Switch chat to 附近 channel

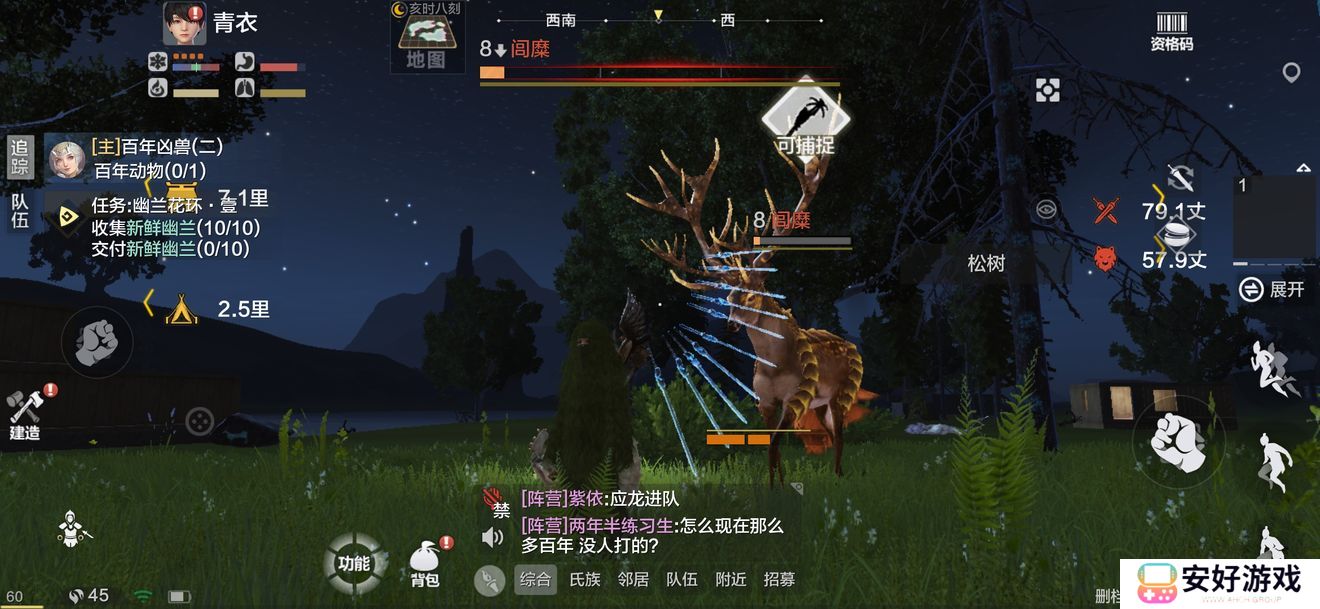(731, 579)
